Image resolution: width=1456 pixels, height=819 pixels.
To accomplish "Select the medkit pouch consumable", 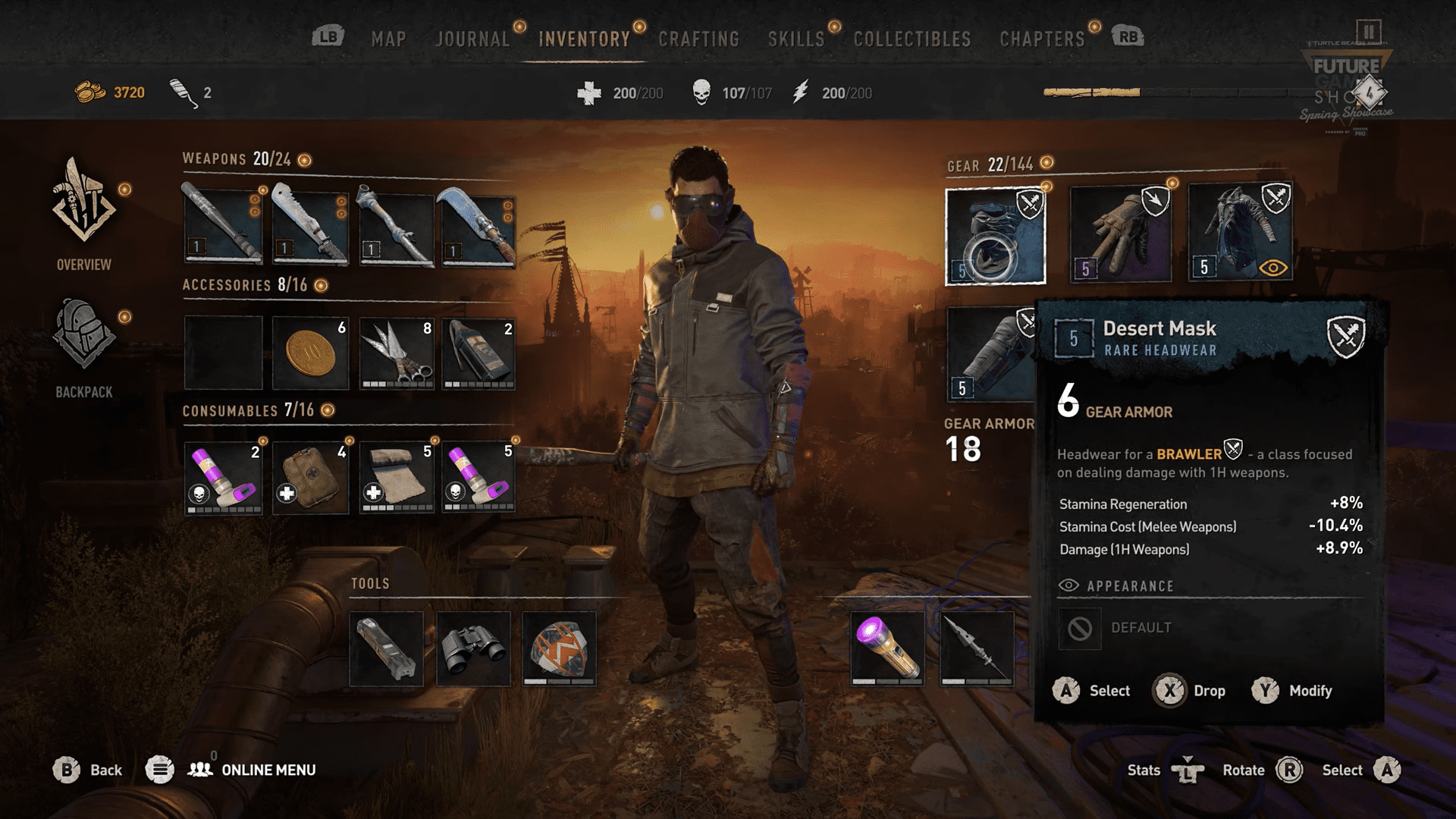I will pyautogui.click(x=310, y=477).
